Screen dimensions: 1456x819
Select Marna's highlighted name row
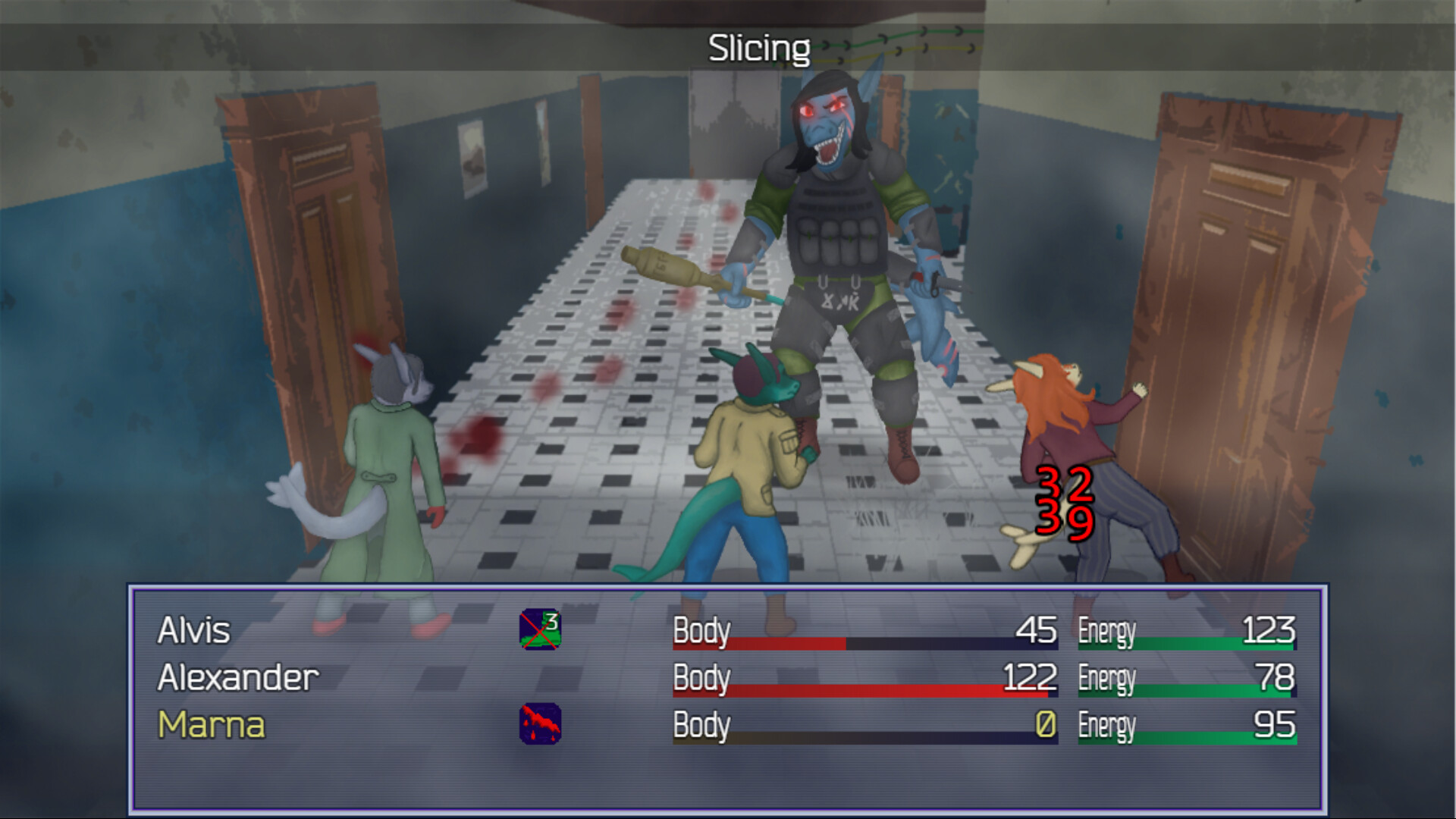click(212, 726)
